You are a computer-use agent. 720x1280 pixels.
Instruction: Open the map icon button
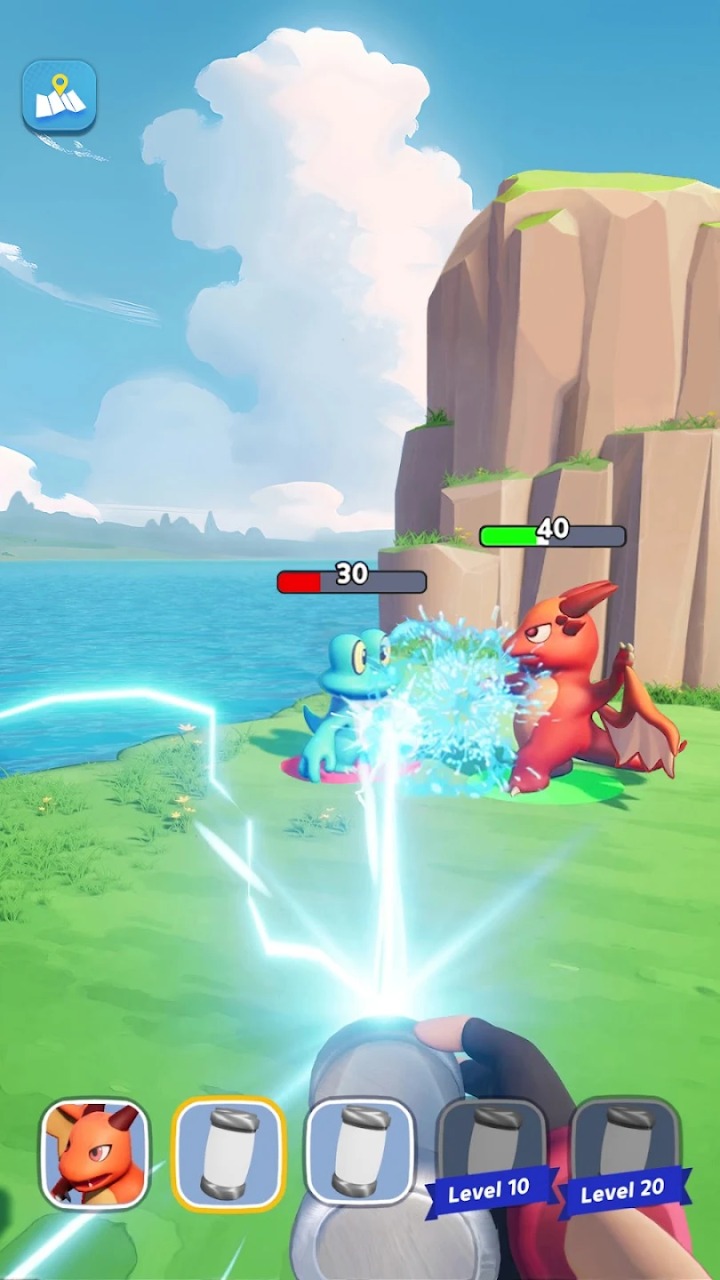(59, 96)
